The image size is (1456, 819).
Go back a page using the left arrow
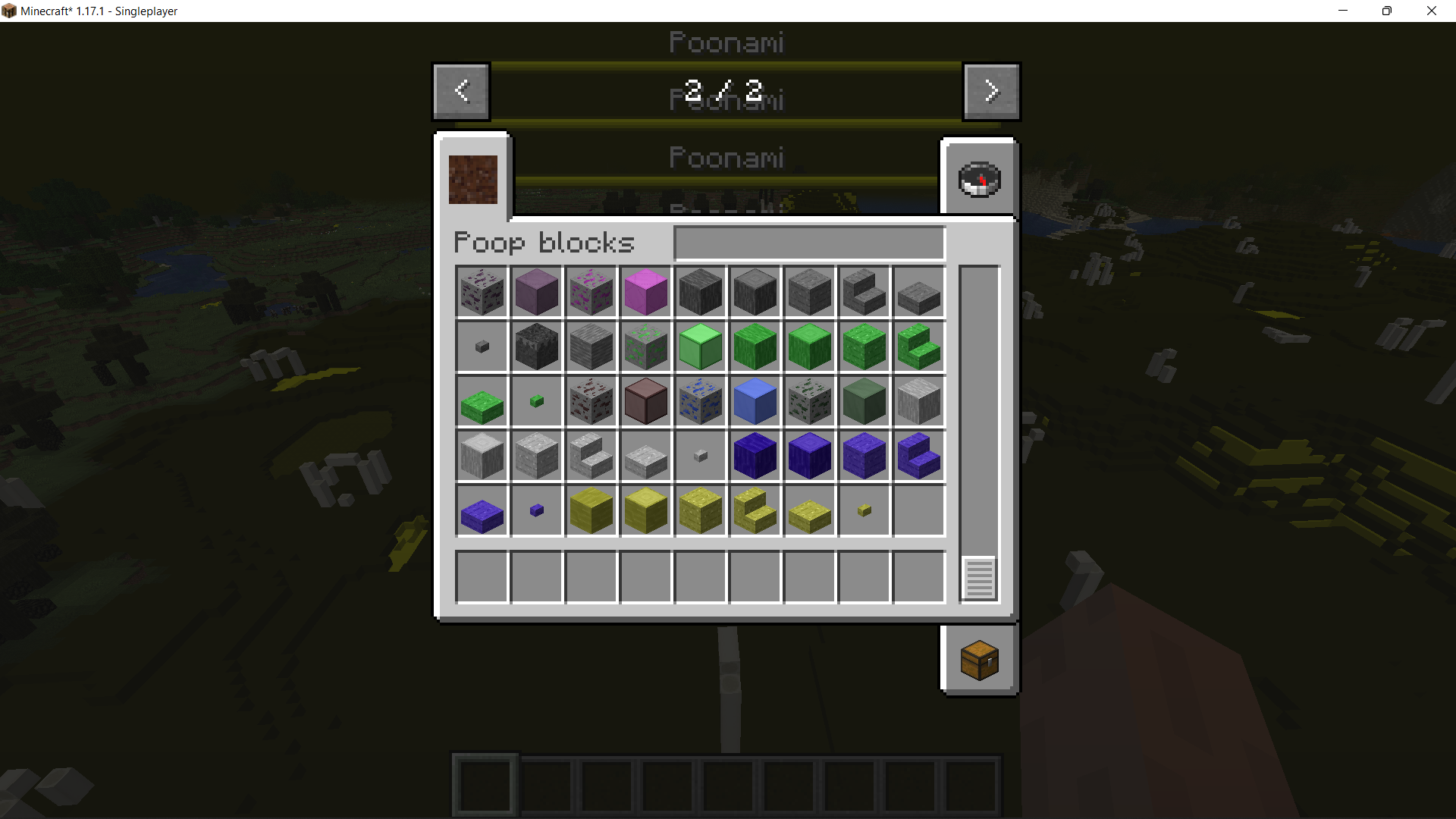tap(460, 91)
